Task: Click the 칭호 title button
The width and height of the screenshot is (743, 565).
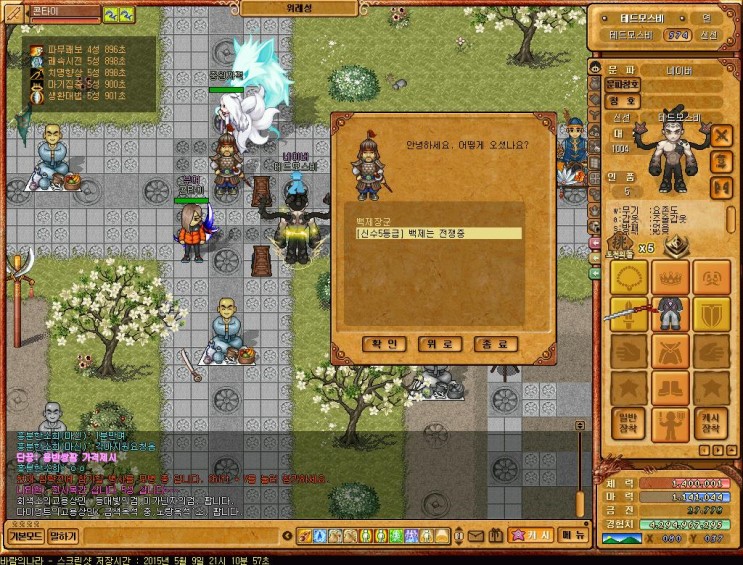Action: click(x=622, y=101)
